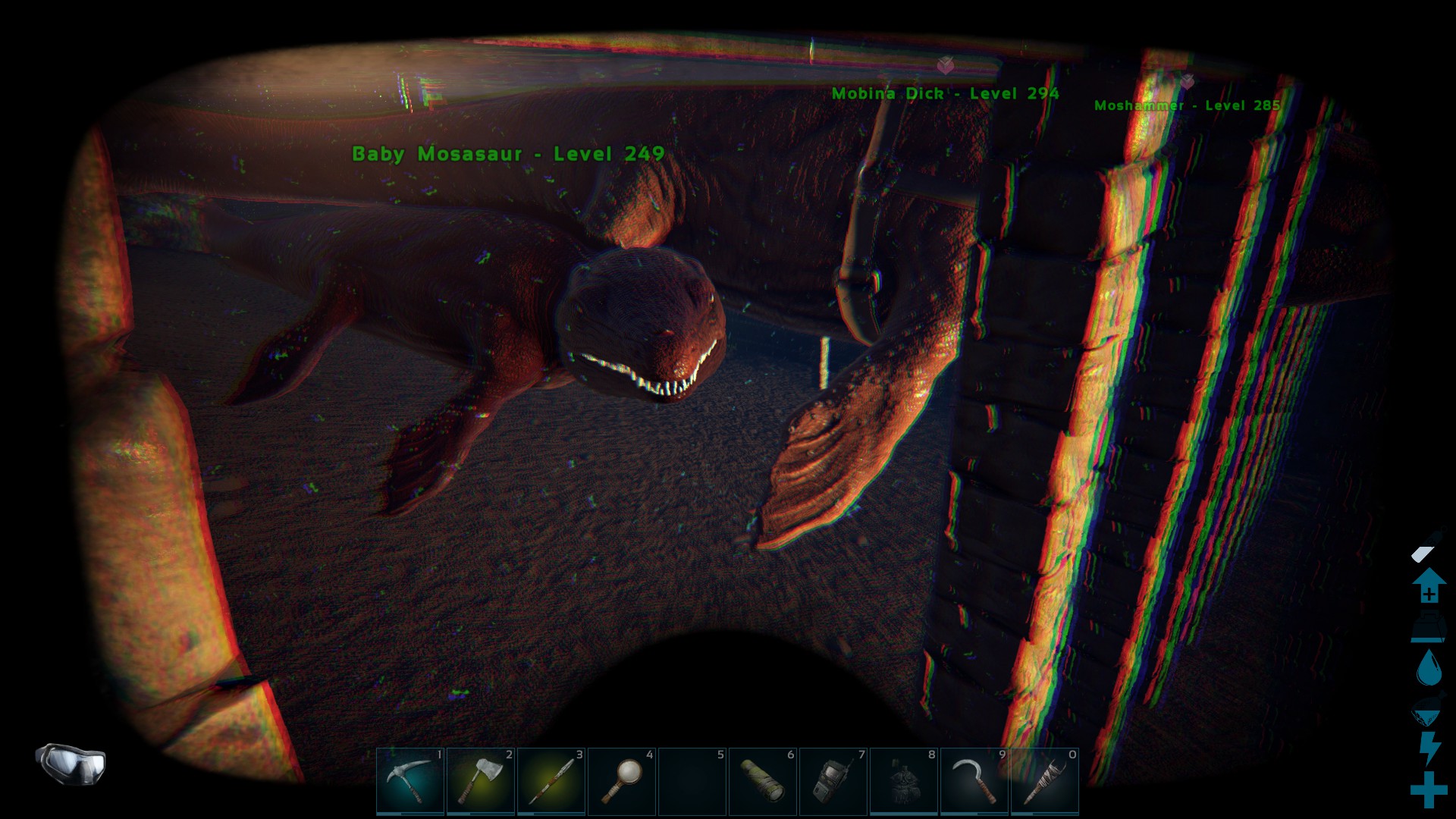
Task: Choose the dimmed armor item in slot 8
Action: pyautogui.click(x=904, y=781)
